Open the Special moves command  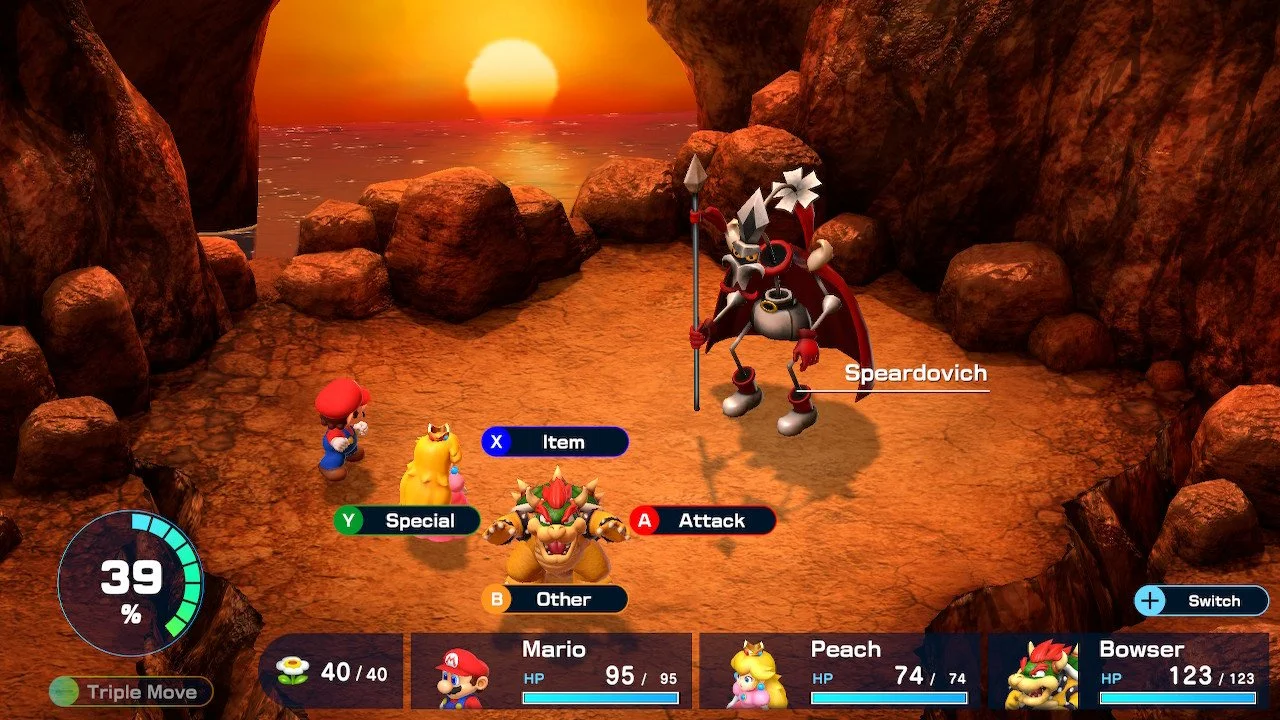click(x=408, y=521)
